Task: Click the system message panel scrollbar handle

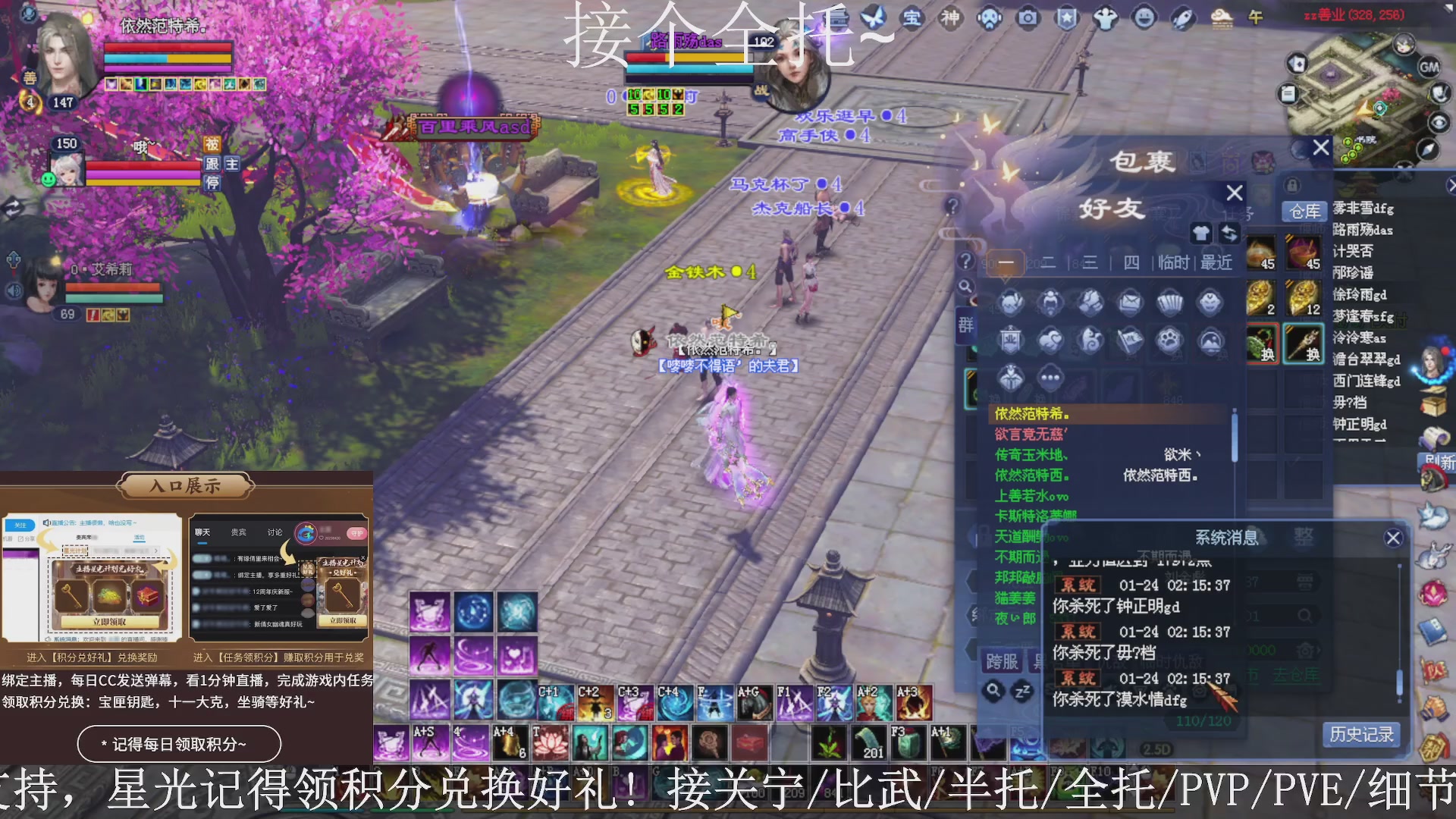Action: tap(1400, 681)
